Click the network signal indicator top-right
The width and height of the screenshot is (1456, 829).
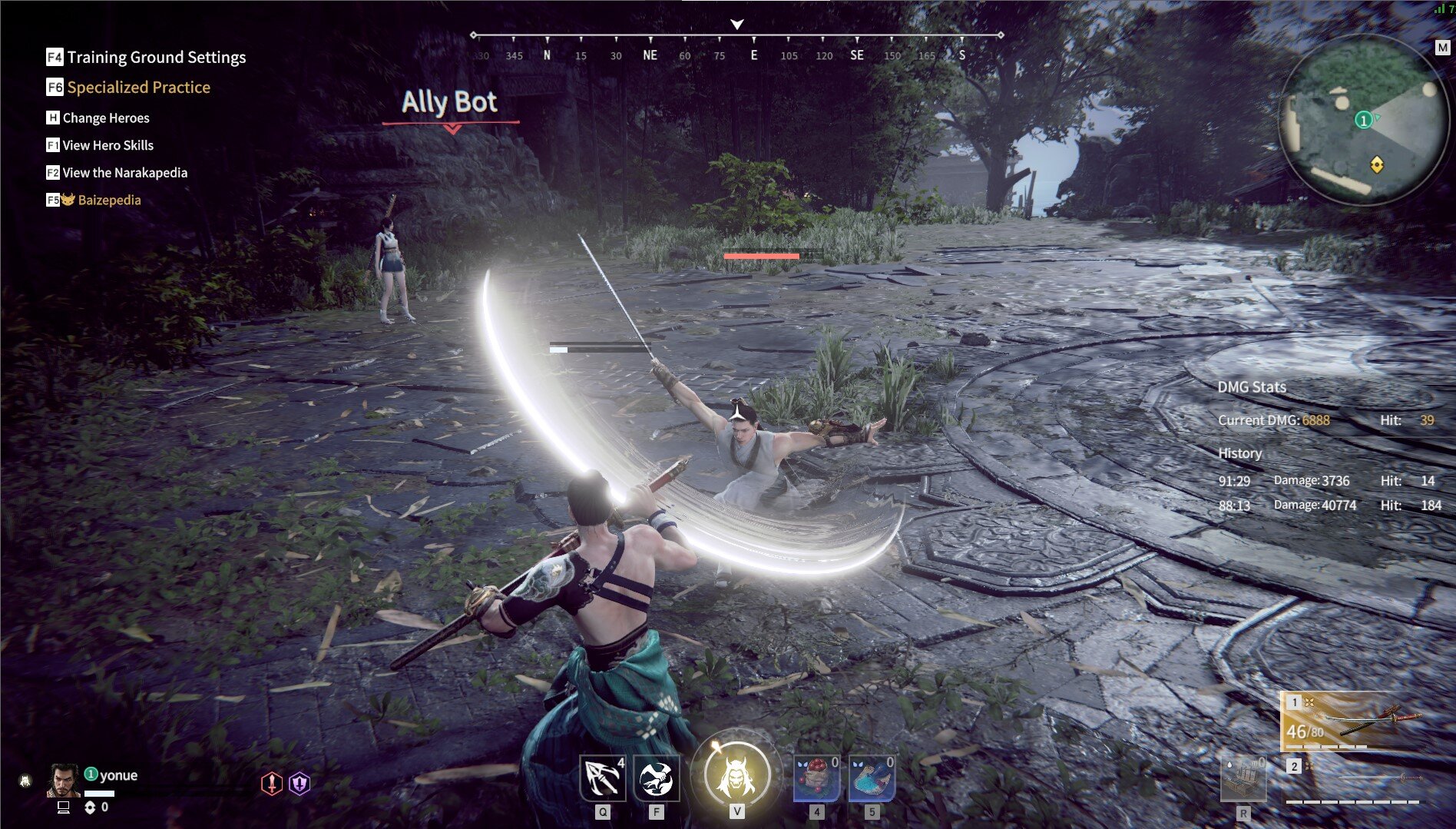coord(1438,8)
